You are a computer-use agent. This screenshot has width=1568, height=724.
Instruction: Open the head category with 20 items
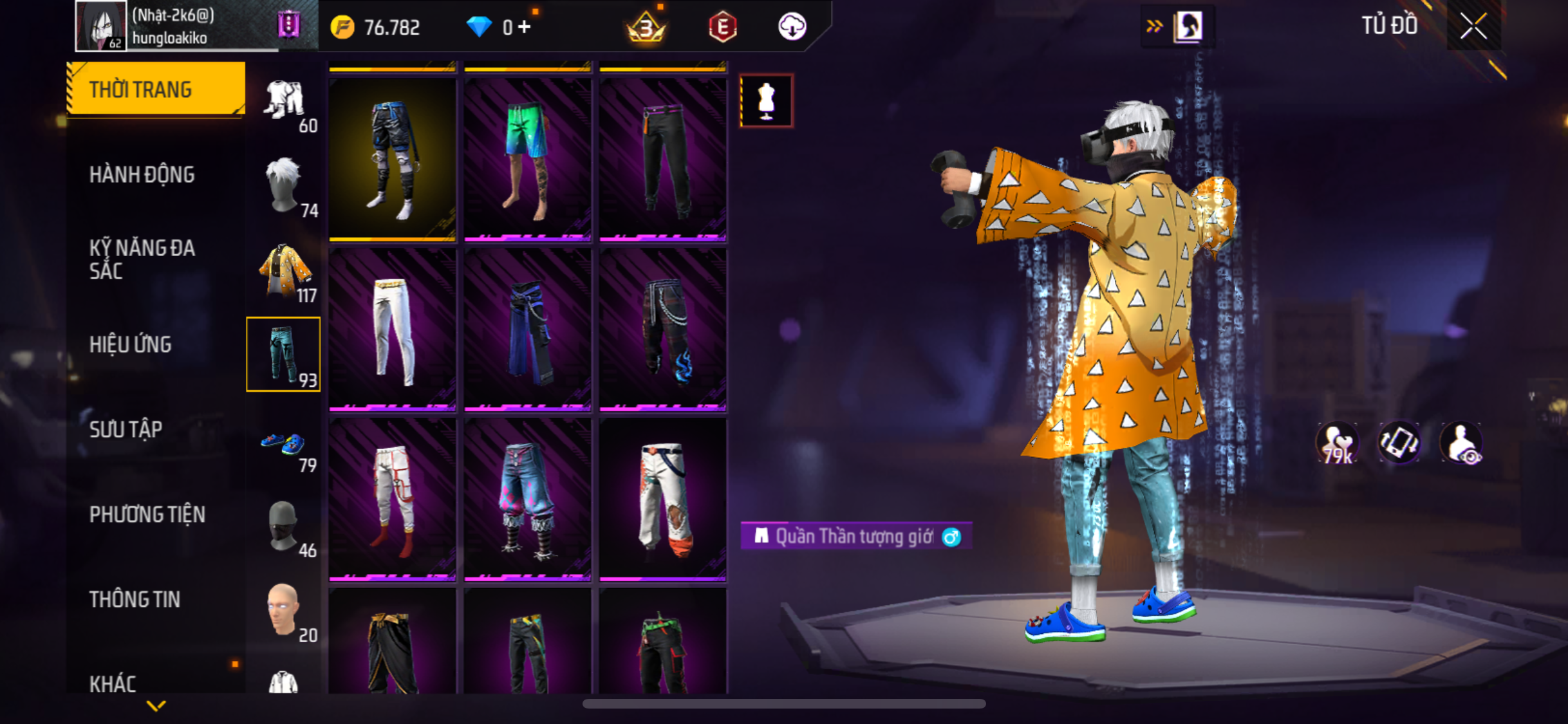click(284, 611)
